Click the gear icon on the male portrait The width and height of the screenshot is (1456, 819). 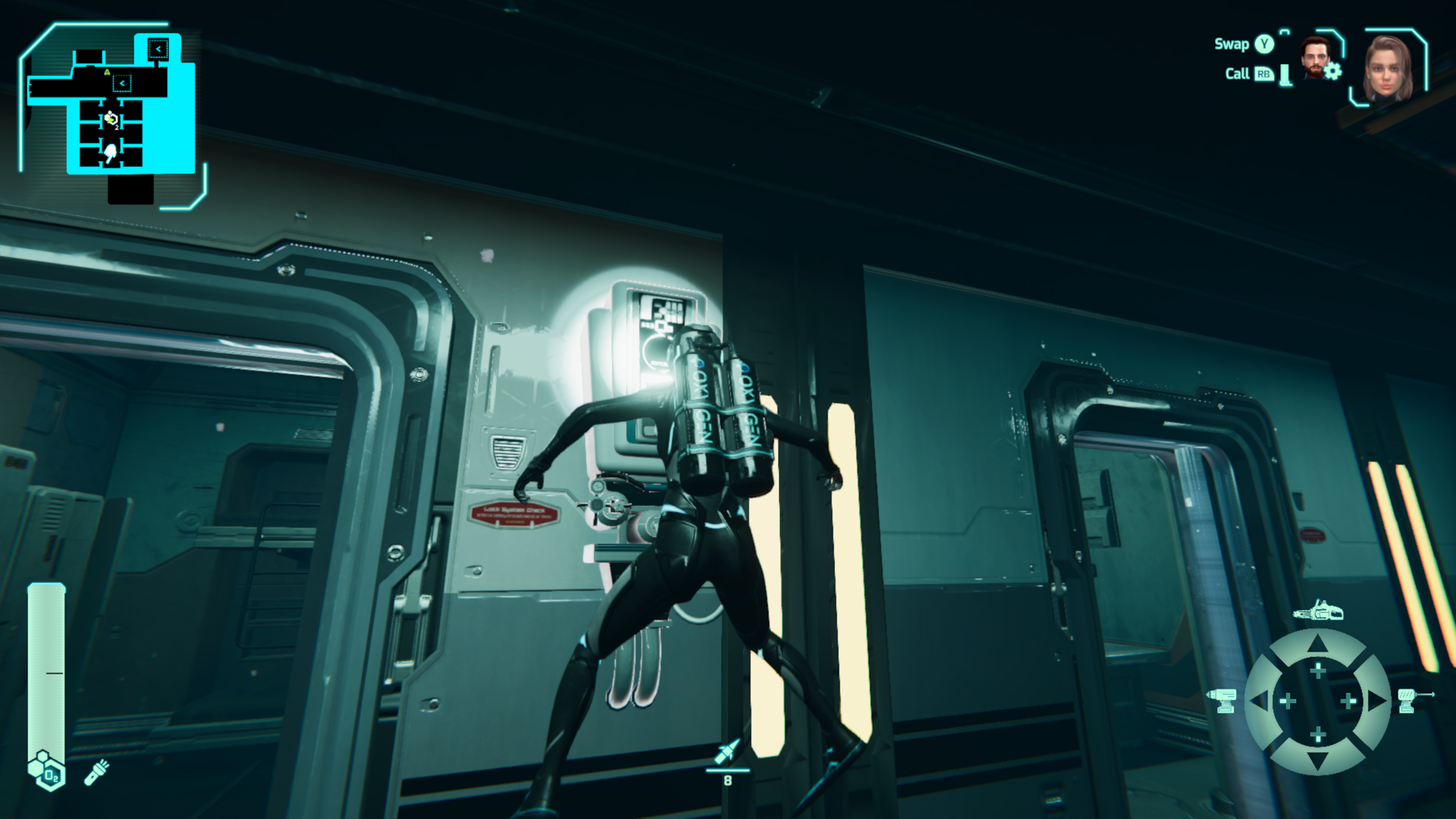[1333, 71]
